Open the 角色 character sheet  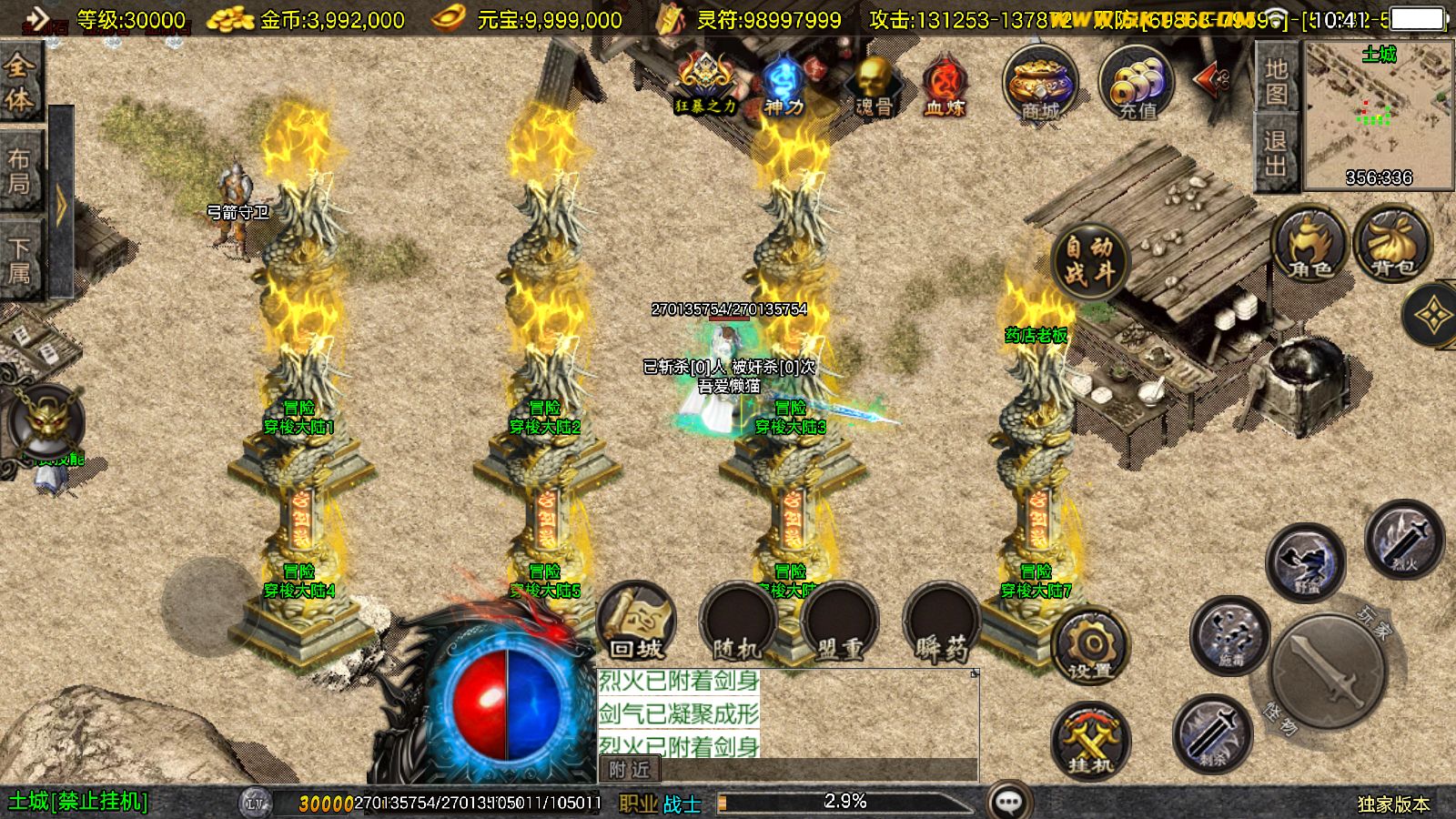1309,244
